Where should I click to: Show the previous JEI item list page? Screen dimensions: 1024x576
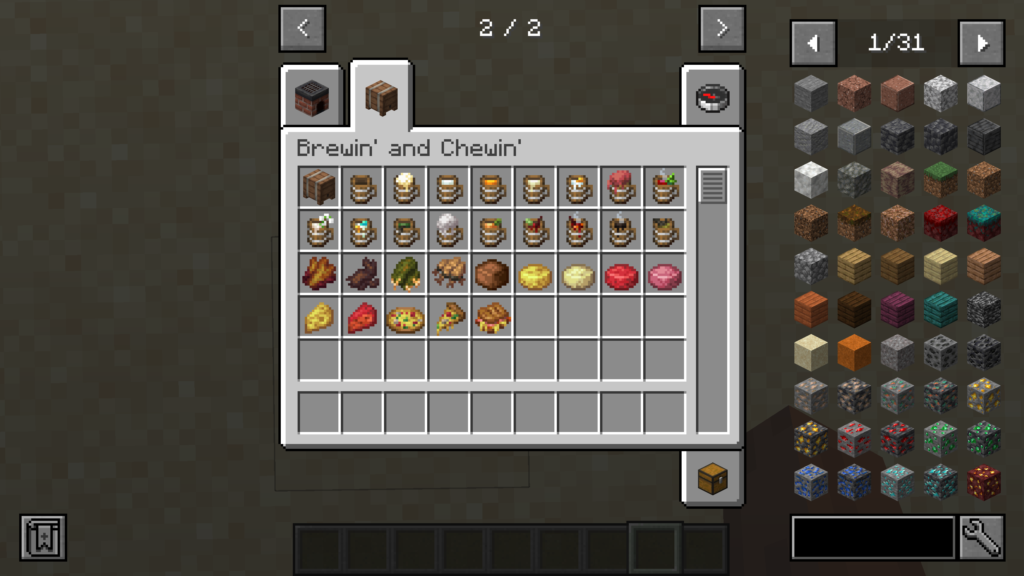pos(813,43)
